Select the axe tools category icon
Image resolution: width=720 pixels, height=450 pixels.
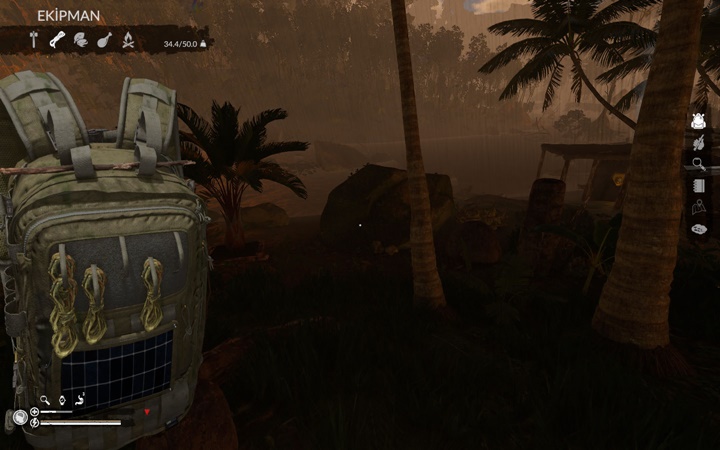point(33,40)
